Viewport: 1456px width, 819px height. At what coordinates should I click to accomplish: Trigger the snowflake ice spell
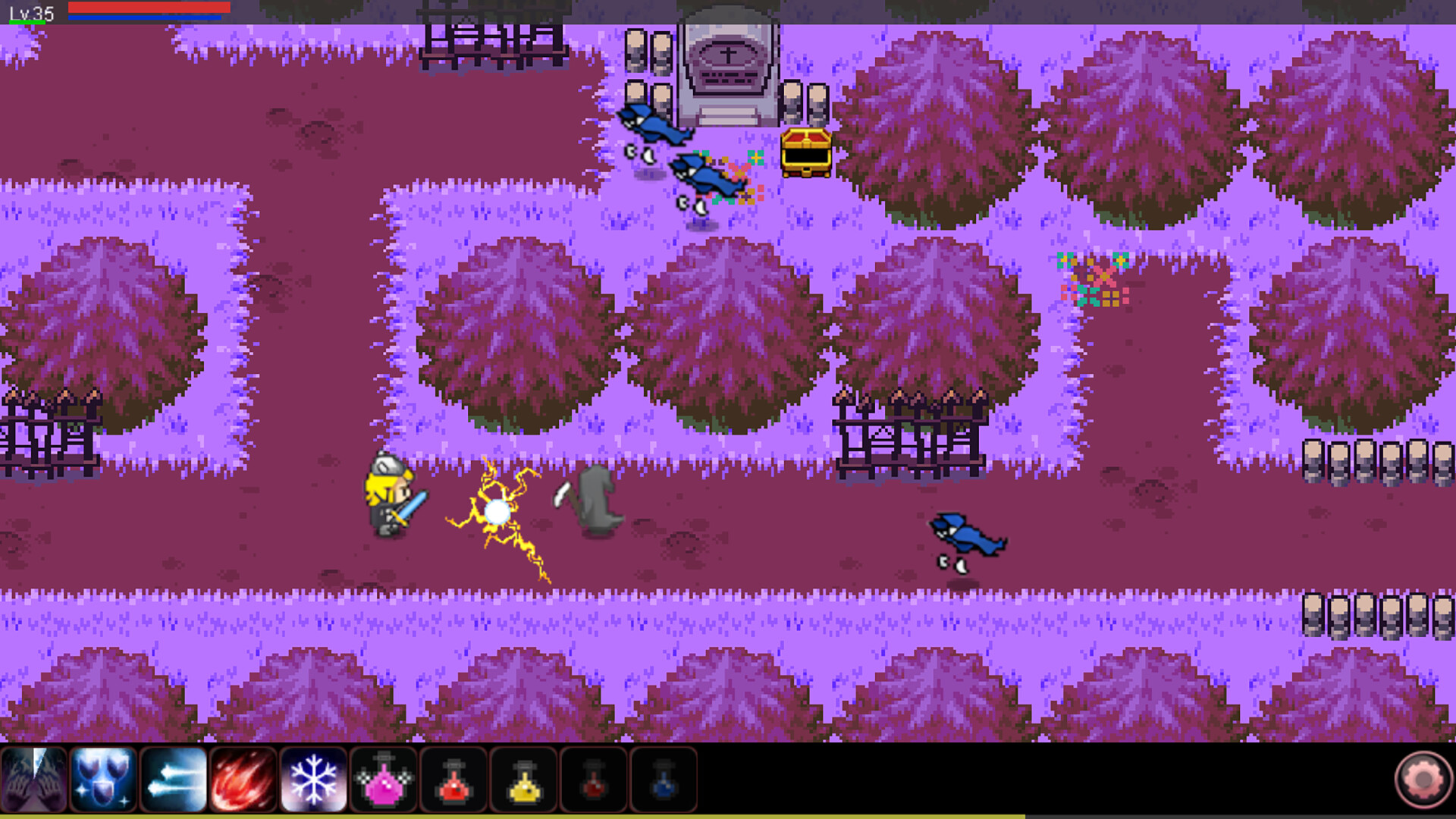[x=312, y=781]
